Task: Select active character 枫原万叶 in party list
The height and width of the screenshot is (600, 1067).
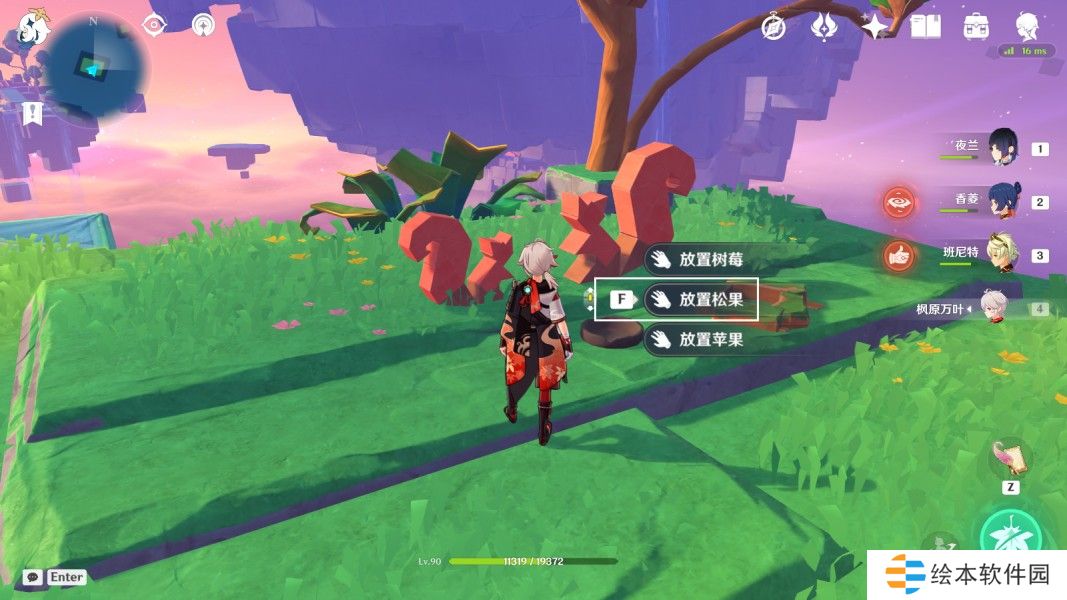Action: (990, 307)
